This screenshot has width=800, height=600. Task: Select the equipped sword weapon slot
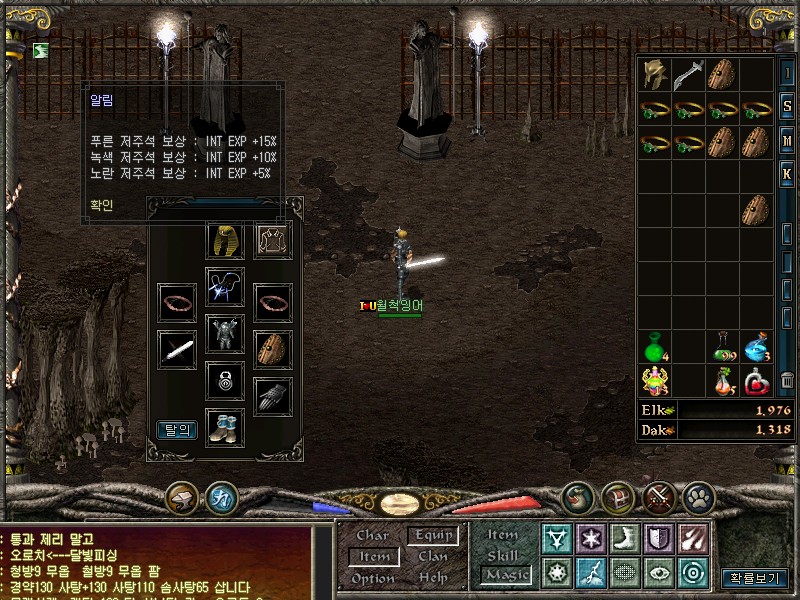click(x=177, y=350)
